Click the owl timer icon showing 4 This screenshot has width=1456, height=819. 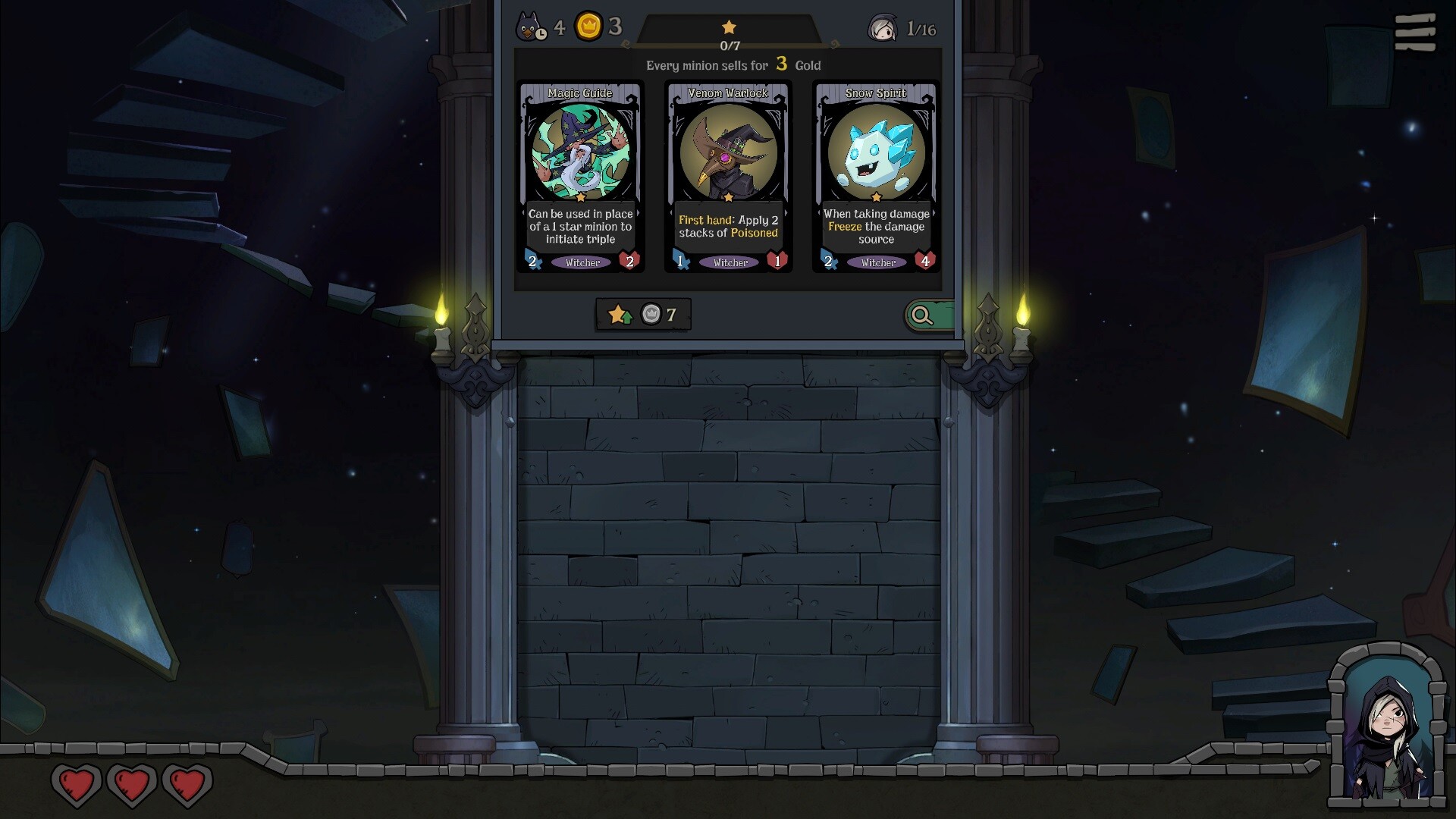[x=531, y=27]
